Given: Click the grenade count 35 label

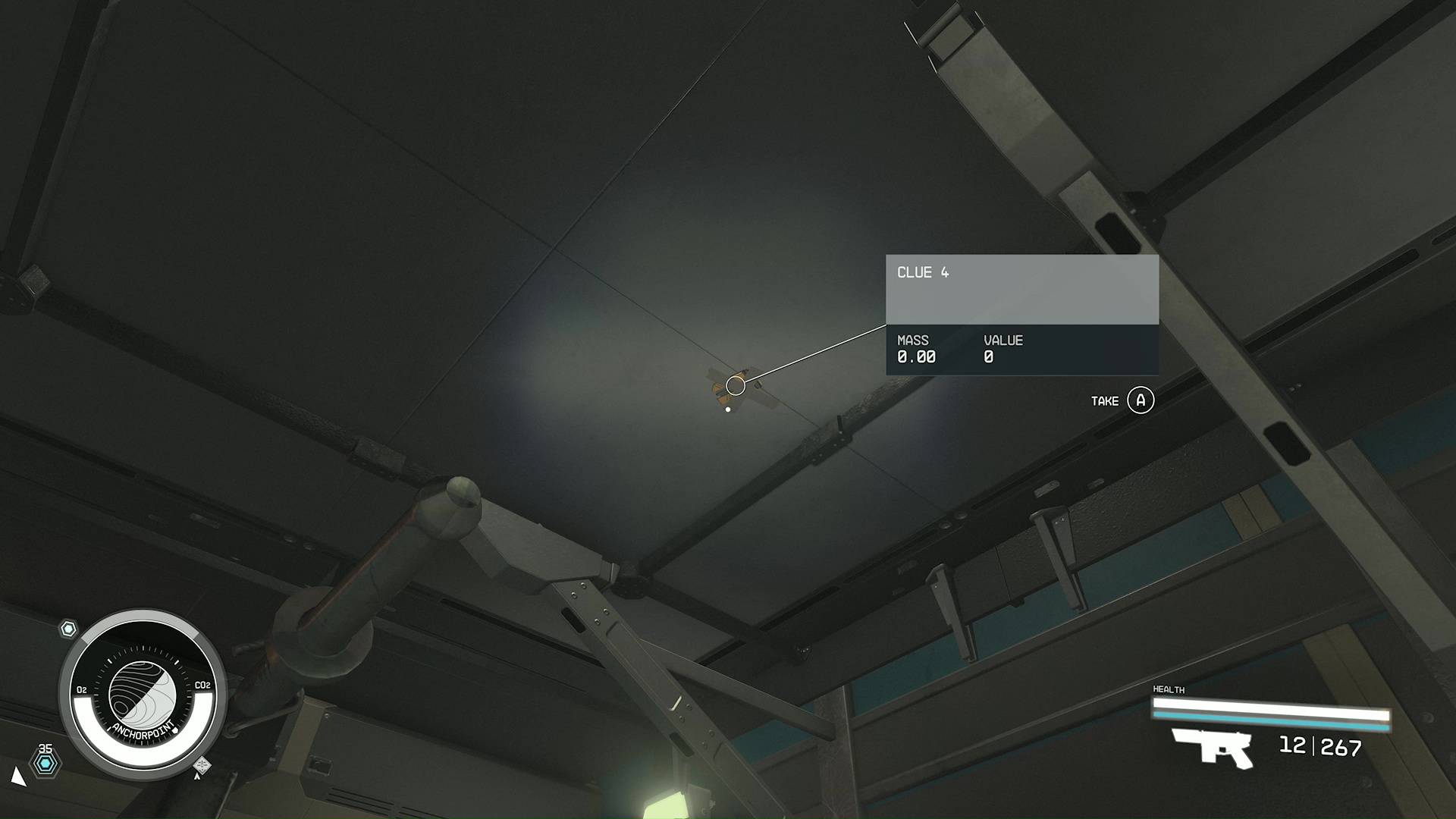Looking at the screenshot, I should tap(45, 748).
